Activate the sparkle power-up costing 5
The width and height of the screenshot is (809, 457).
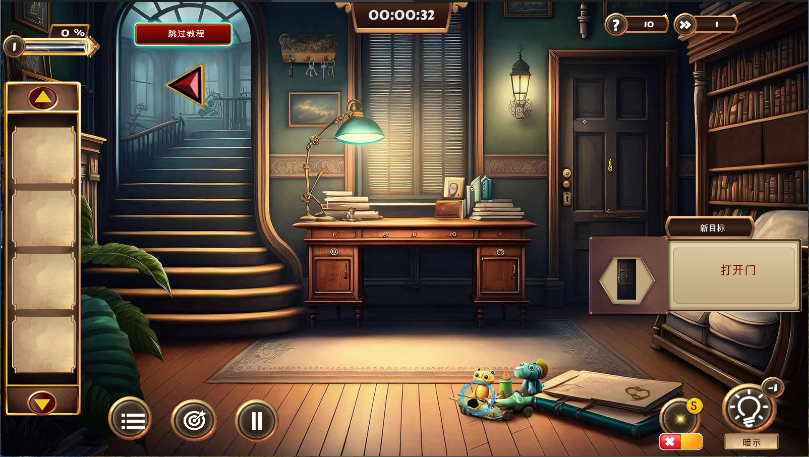[680, 415]
